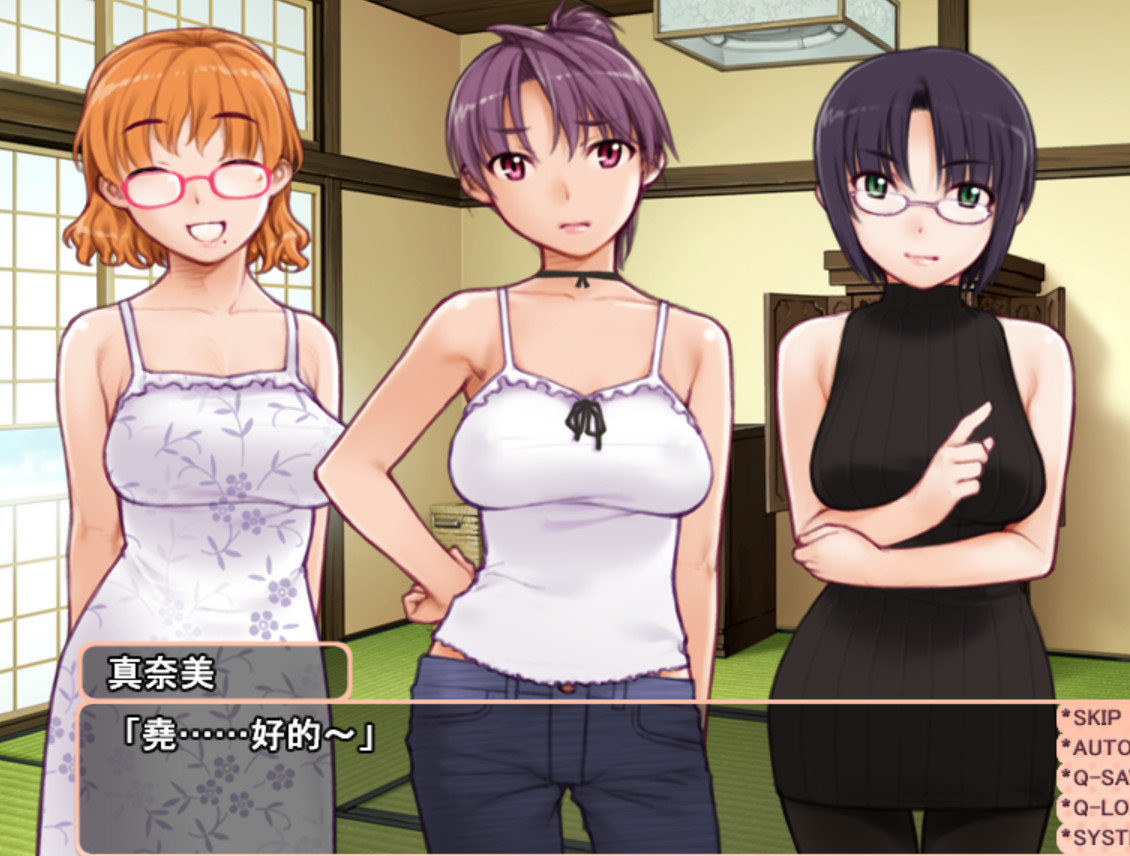Turn on AUTO text advance
Viewport: 1130px width, 856px height.
click(x=1096, y=747)
